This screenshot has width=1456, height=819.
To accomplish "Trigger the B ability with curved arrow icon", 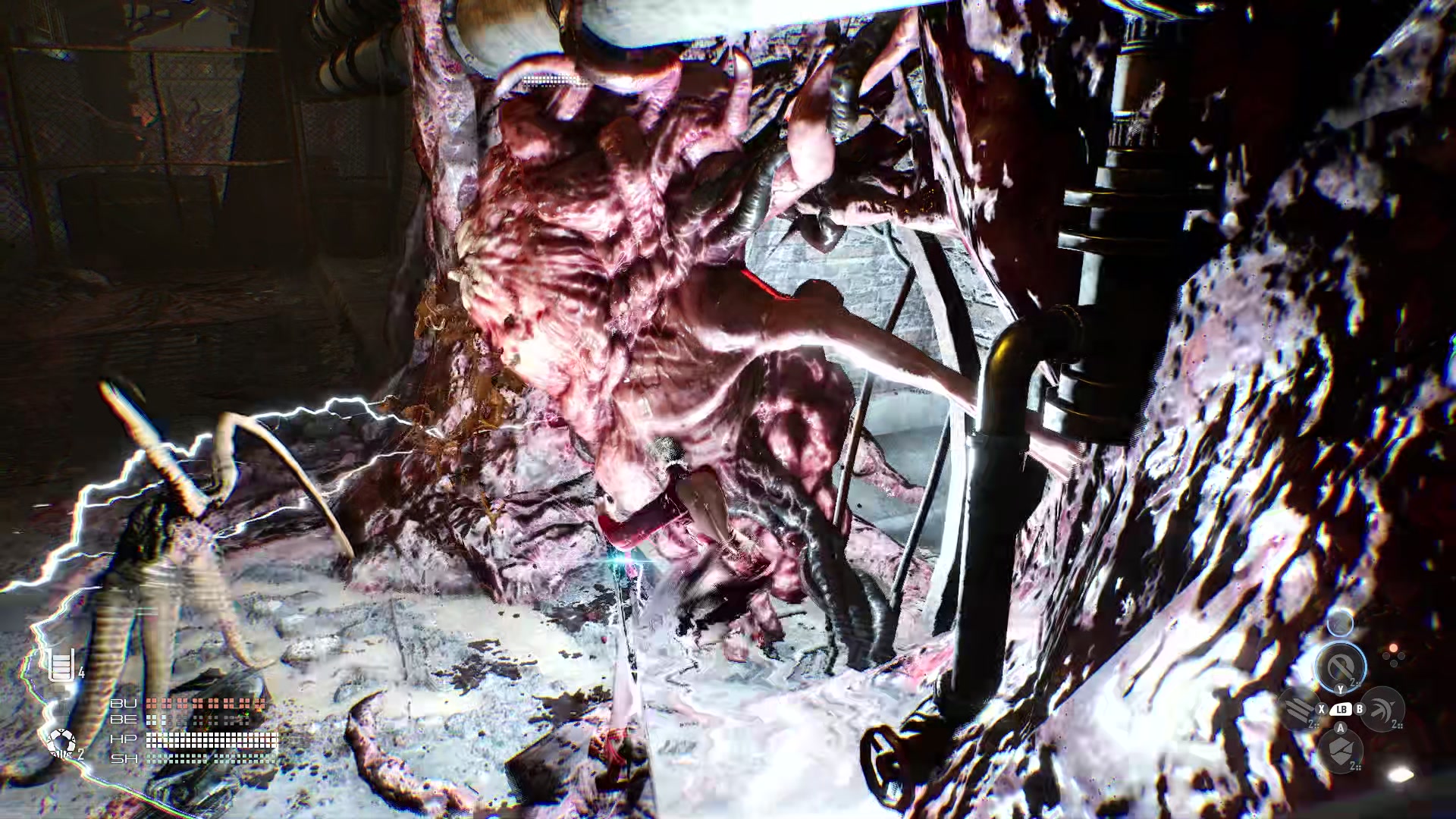I will 1383,711.
